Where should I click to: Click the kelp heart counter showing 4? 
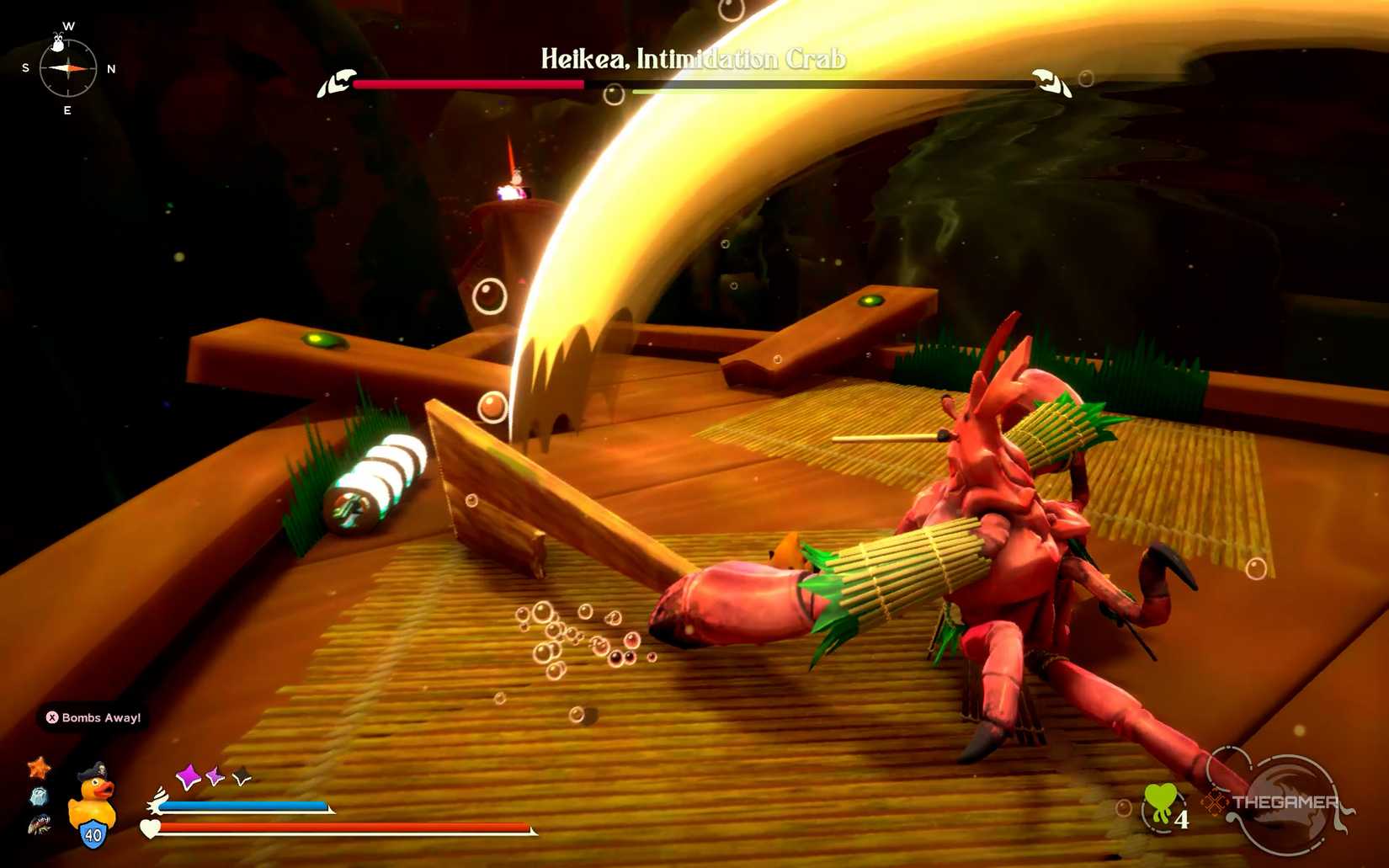(x=1182, y=819)
